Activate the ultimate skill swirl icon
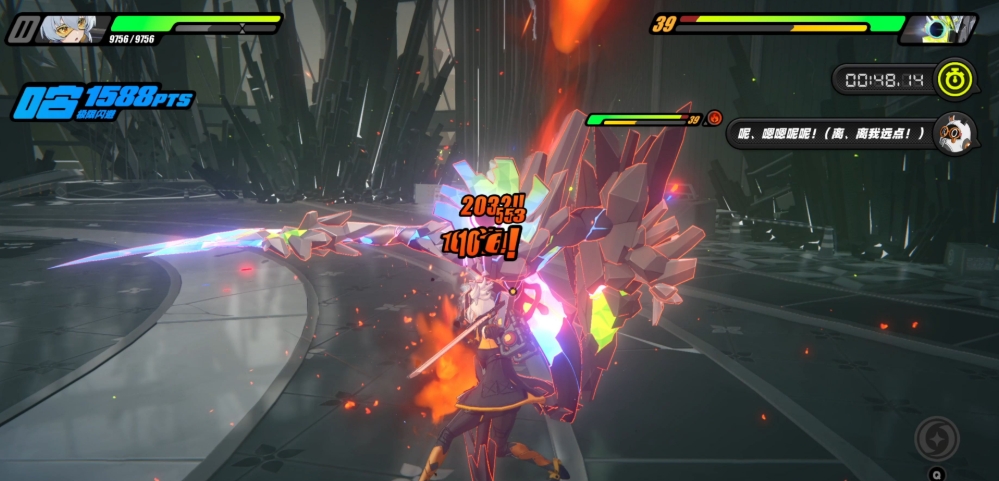 click(x=936, y=438)
